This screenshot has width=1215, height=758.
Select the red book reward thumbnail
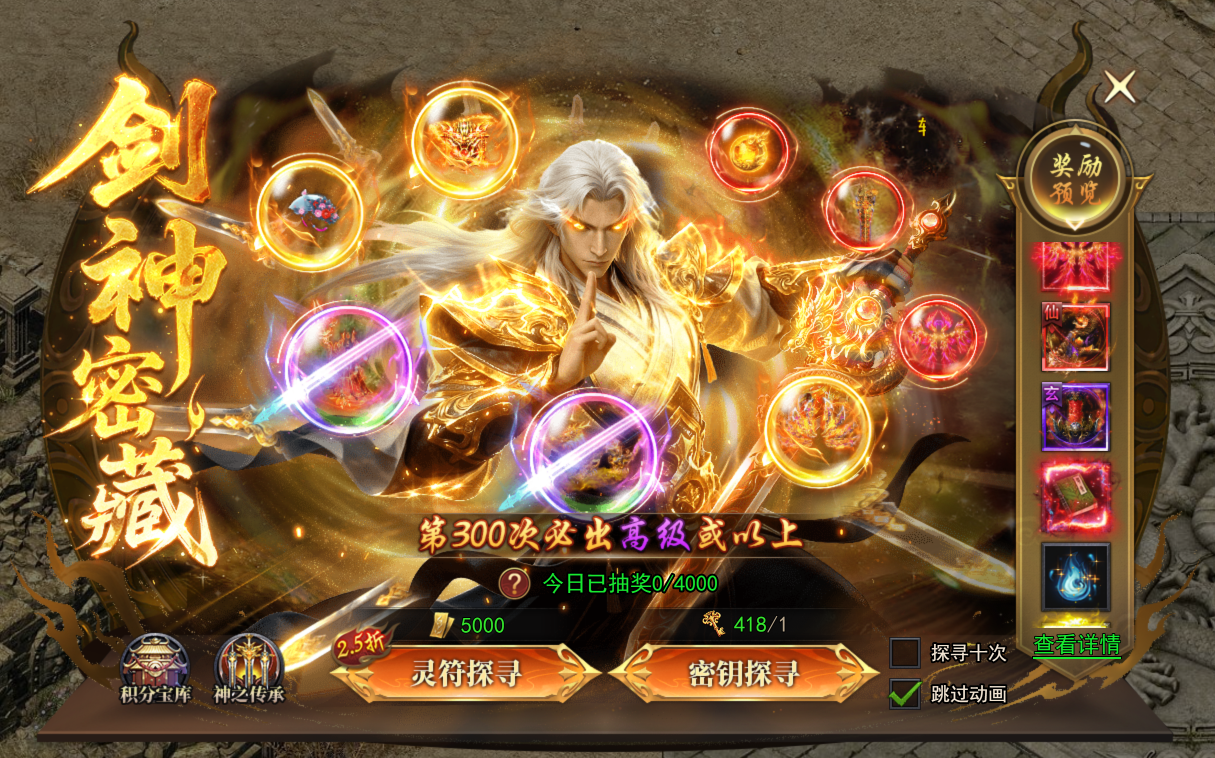(1076, 497)
